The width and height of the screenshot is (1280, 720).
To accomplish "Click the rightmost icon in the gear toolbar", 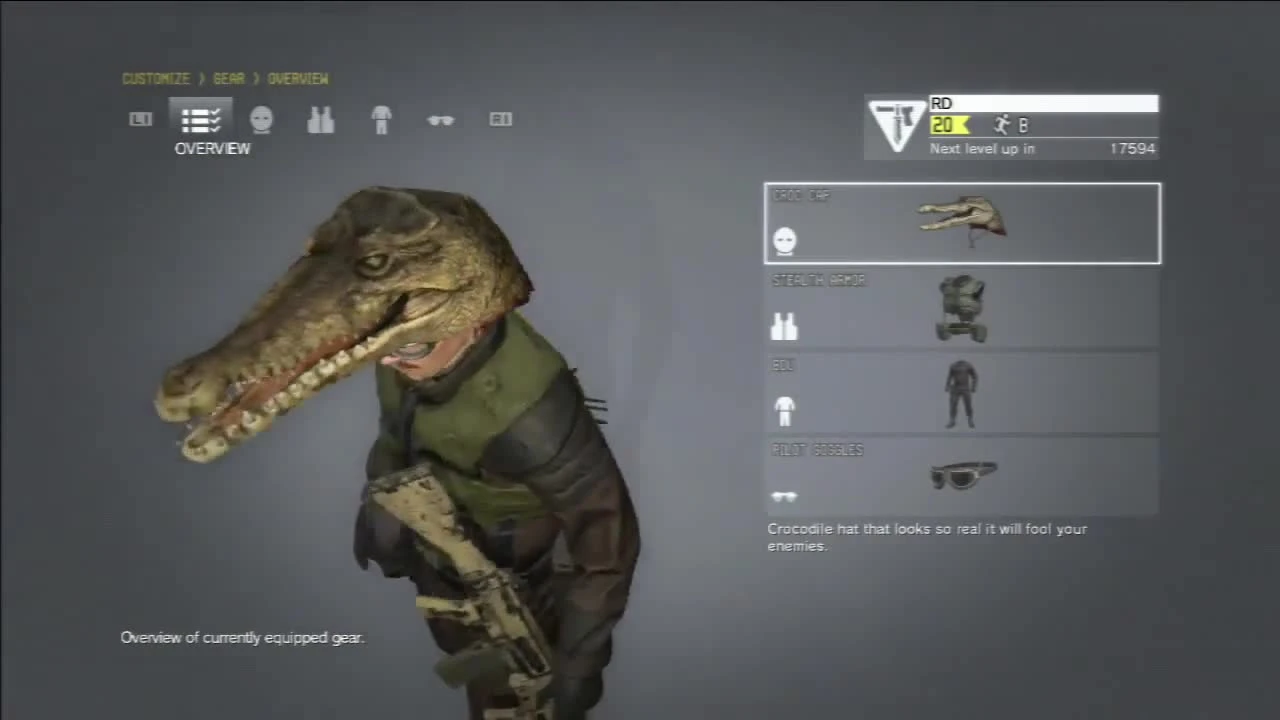I will click(x=500, y=120).
